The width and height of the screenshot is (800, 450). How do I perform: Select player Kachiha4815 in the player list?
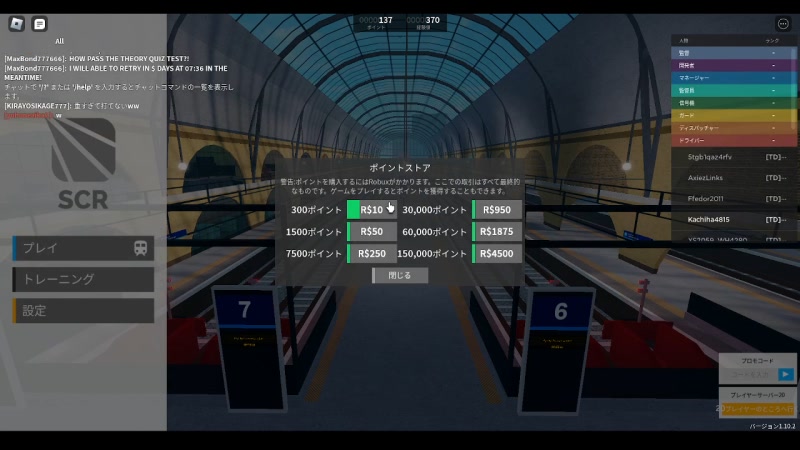pyautogui.click(x=710, y=219)
